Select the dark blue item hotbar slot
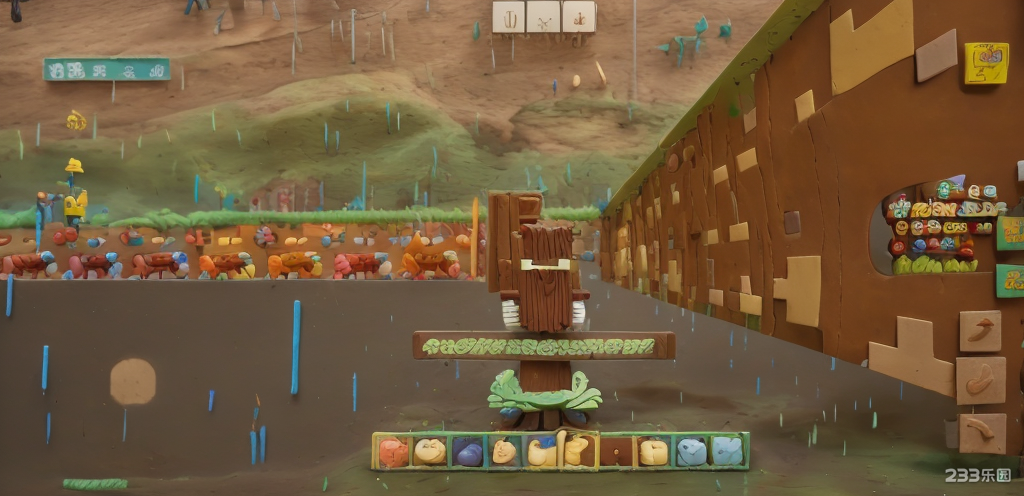 pos(467,452)
